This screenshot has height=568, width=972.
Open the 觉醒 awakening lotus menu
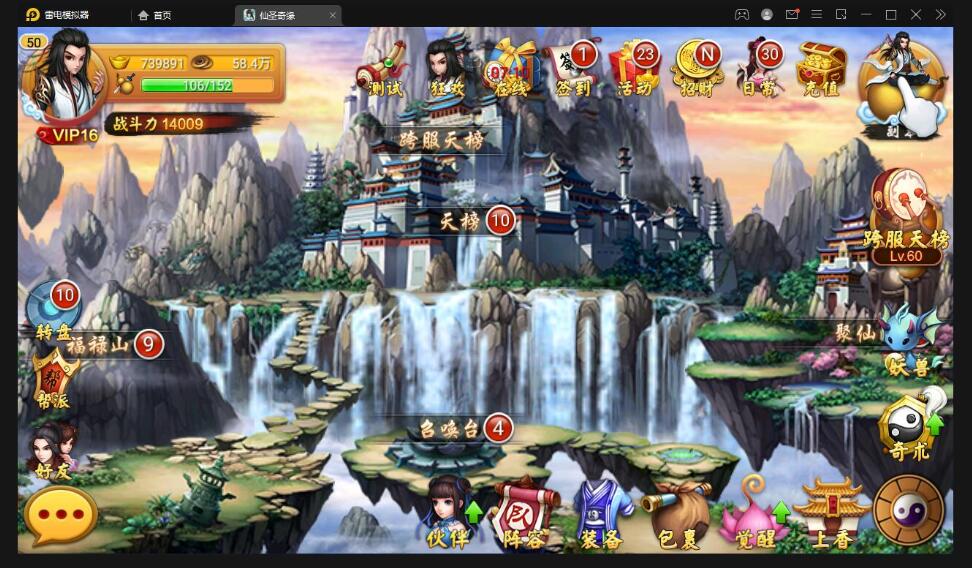click(754, 511)
